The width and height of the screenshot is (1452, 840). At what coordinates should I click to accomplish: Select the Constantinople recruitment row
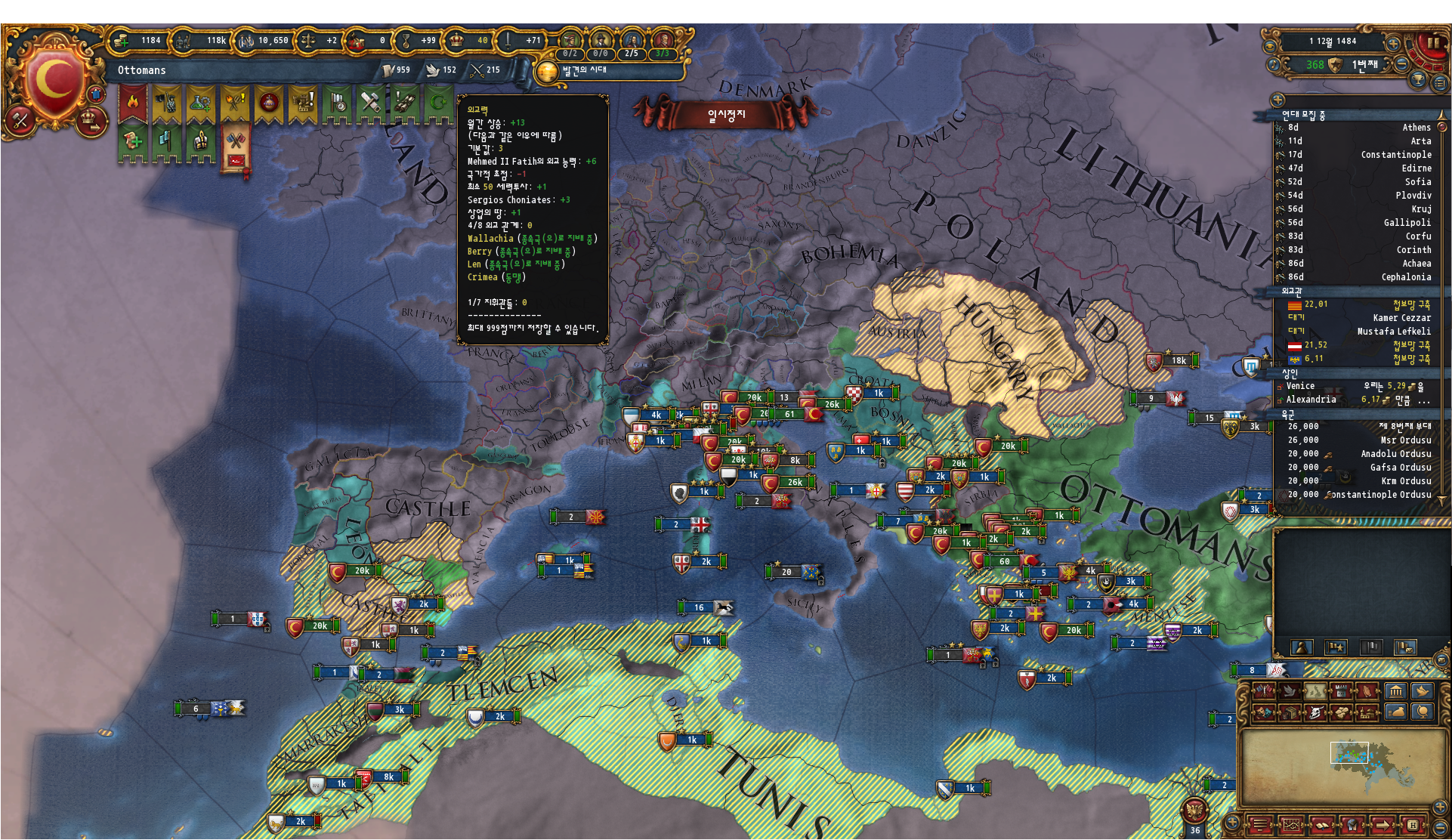click(x=1360, y=155)
